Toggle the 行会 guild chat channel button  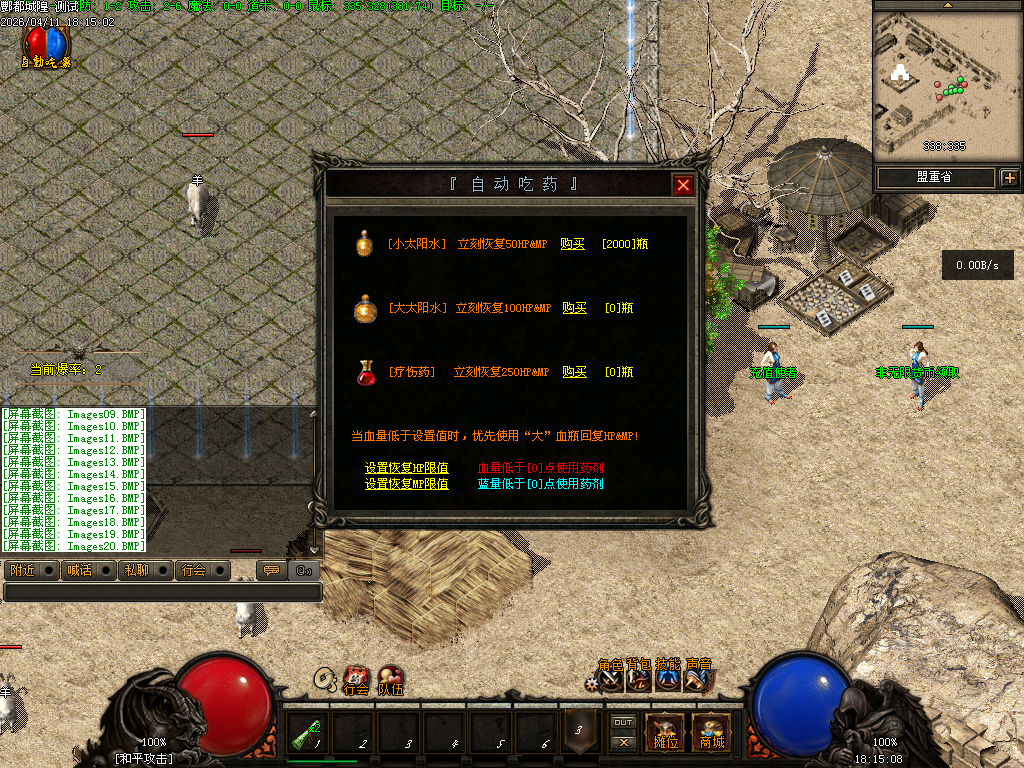coord(202,570)
